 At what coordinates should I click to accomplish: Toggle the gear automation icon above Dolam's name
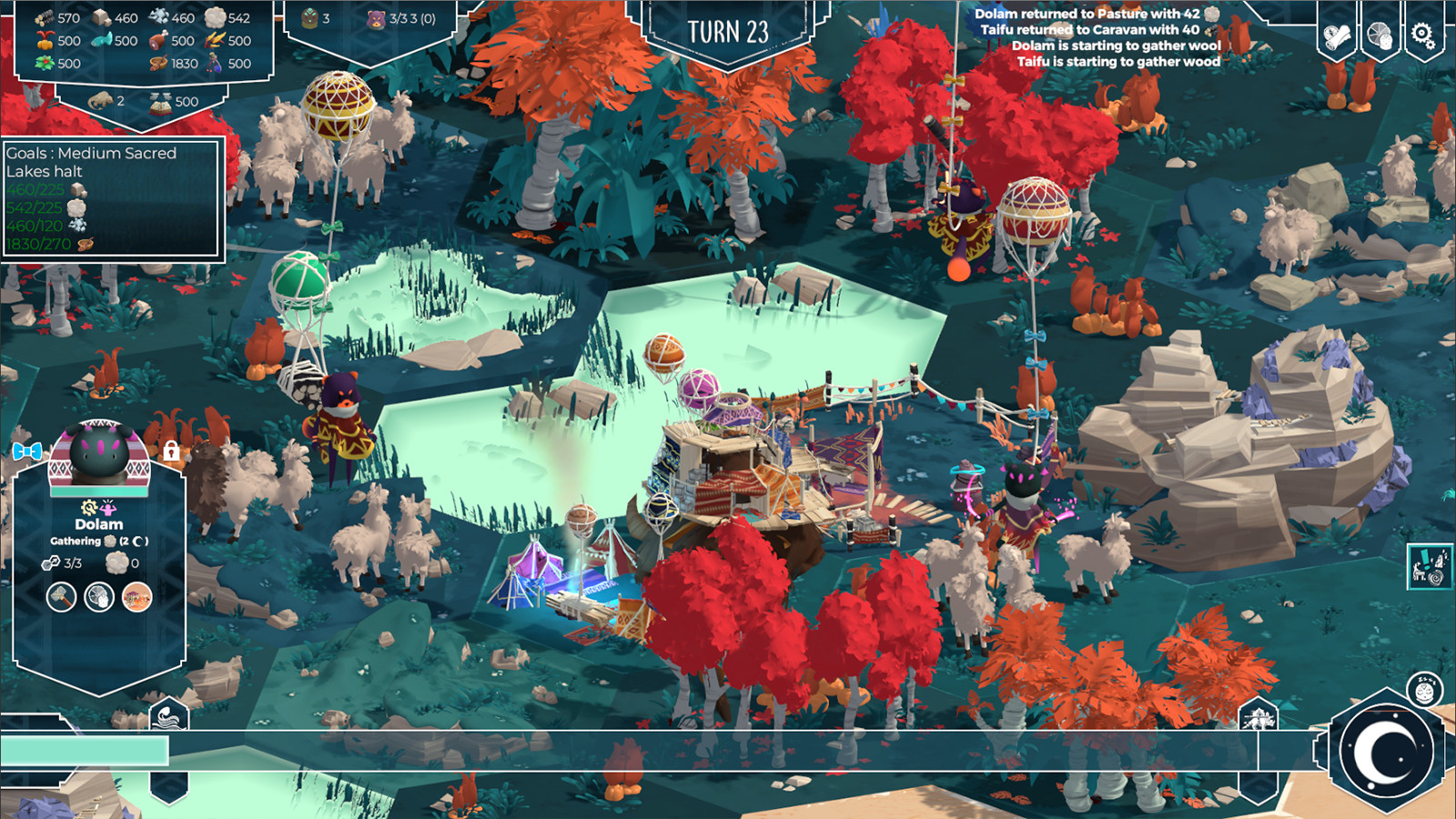pyautogui.click(x=88, y=506)
